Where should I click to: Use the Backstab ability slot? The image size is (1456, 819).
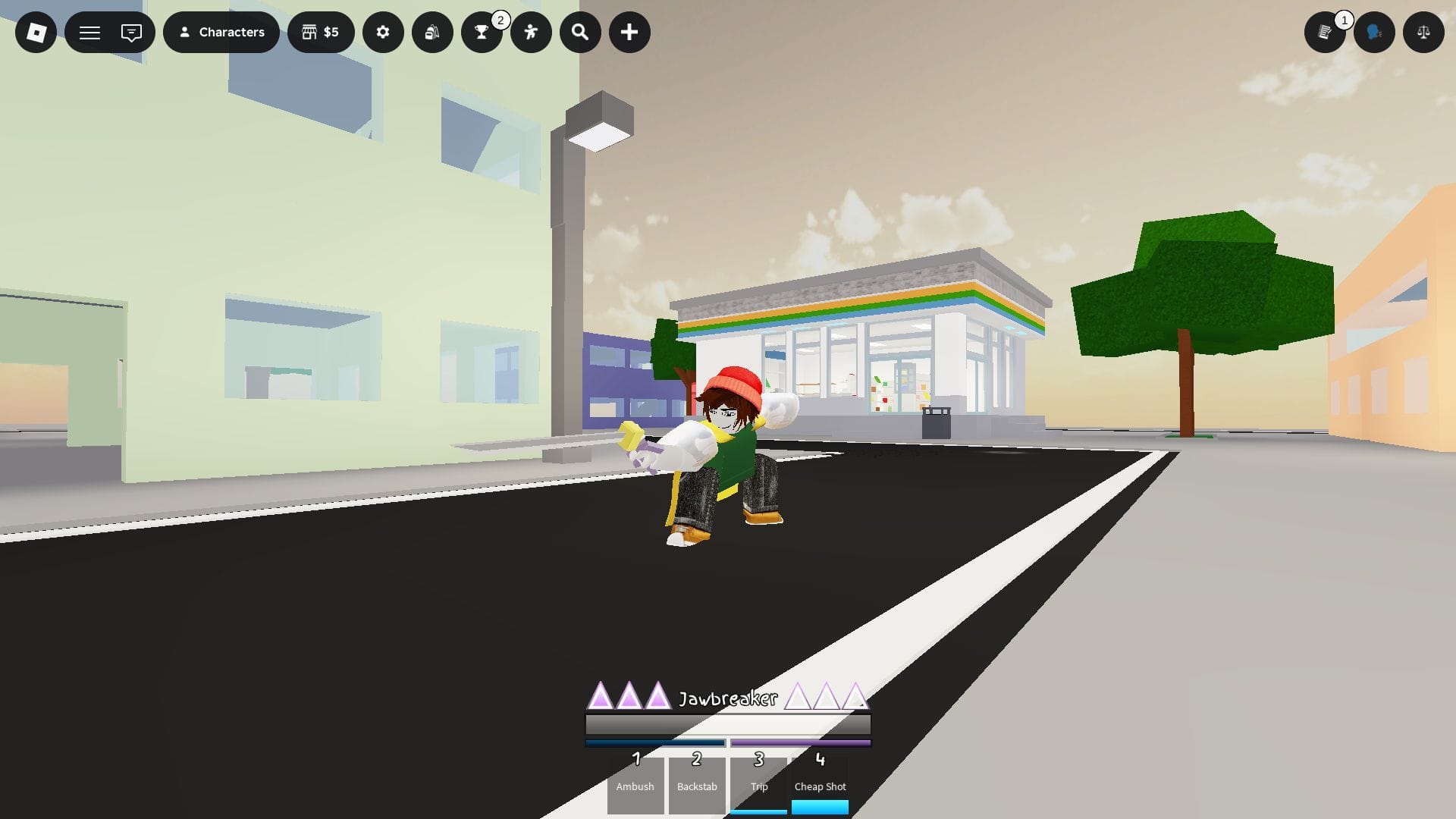coord(696,785)
